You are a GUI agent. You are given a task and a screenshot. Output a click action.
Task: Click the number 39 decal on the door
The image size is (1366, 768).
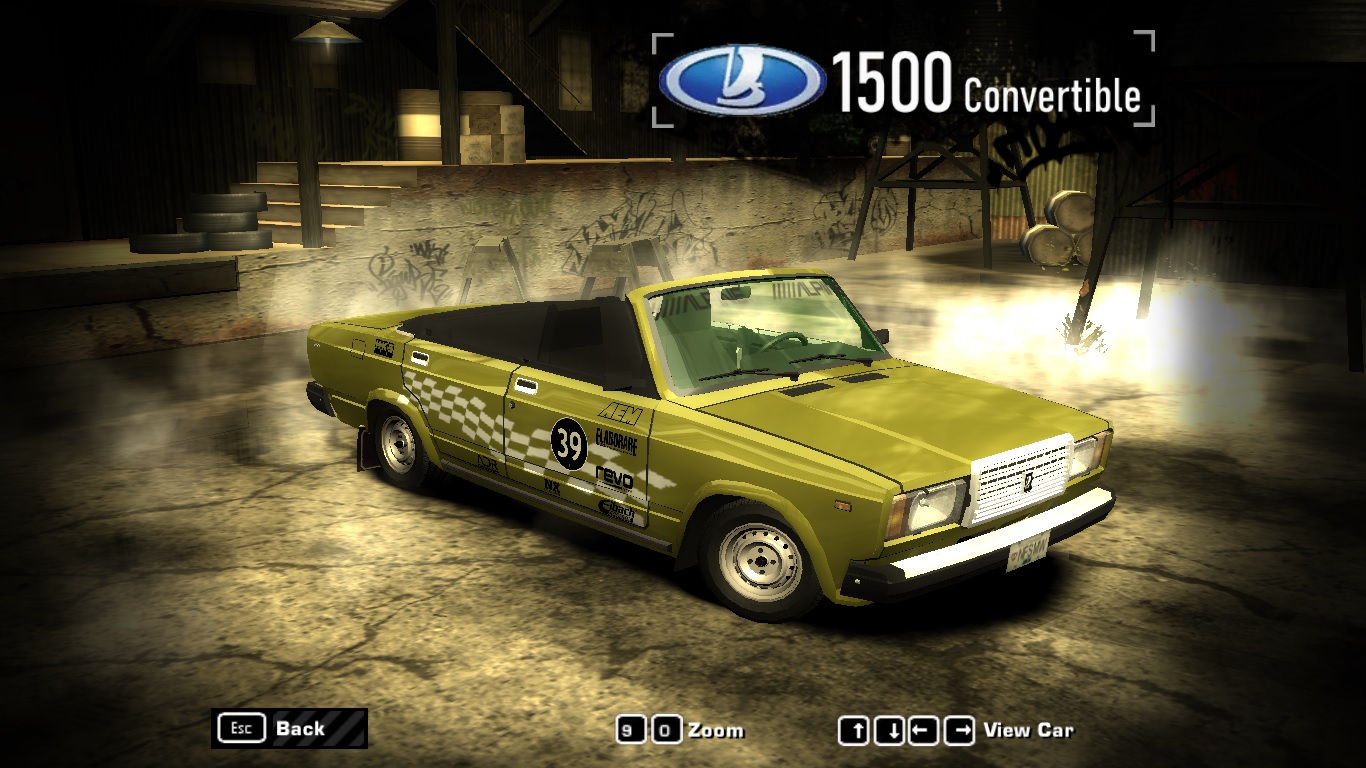569,444
